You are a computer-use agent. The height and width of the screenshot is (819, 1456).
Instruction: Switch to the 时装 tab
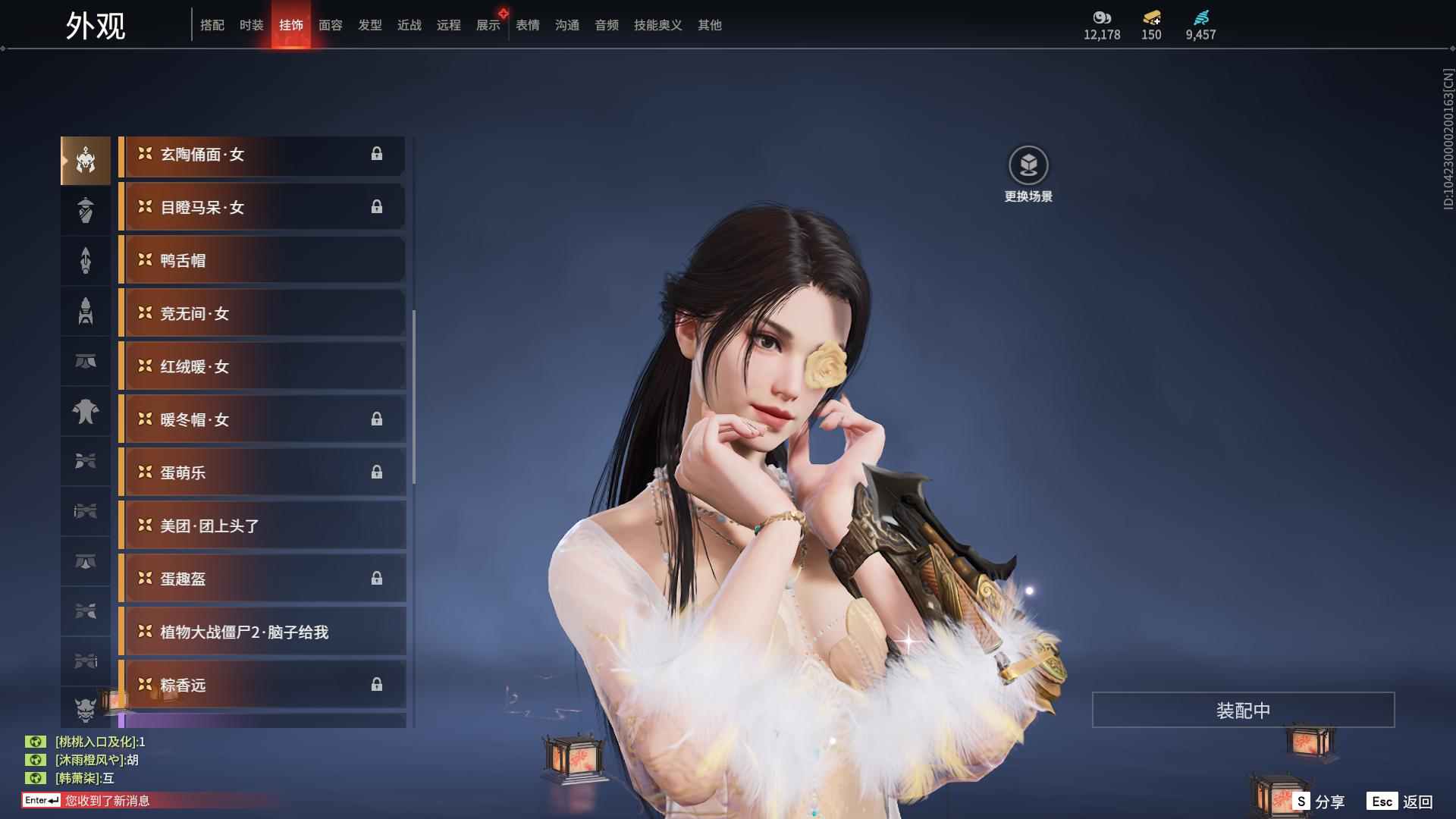click(x=251, y=25)
